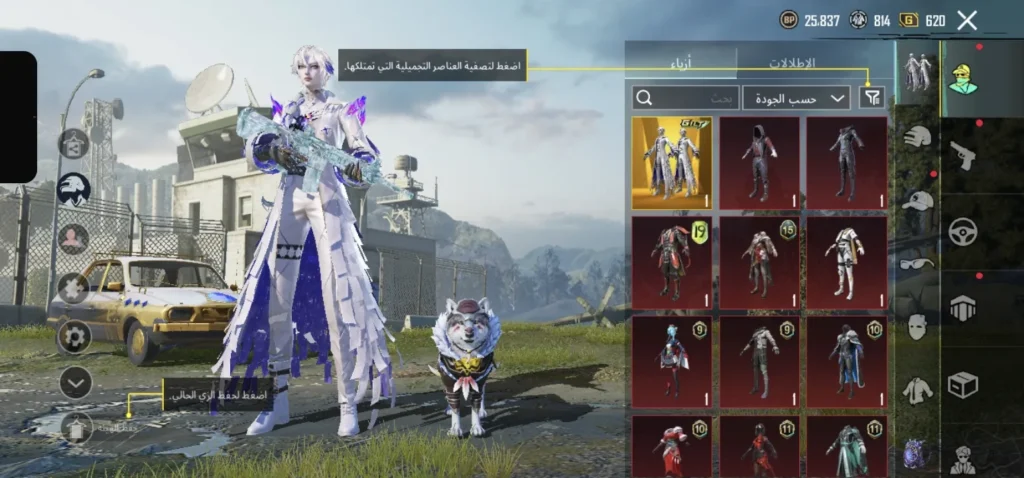Switch to the أزياء outfits tab
Screen dimensions: 1024x478
pos(680,62)
